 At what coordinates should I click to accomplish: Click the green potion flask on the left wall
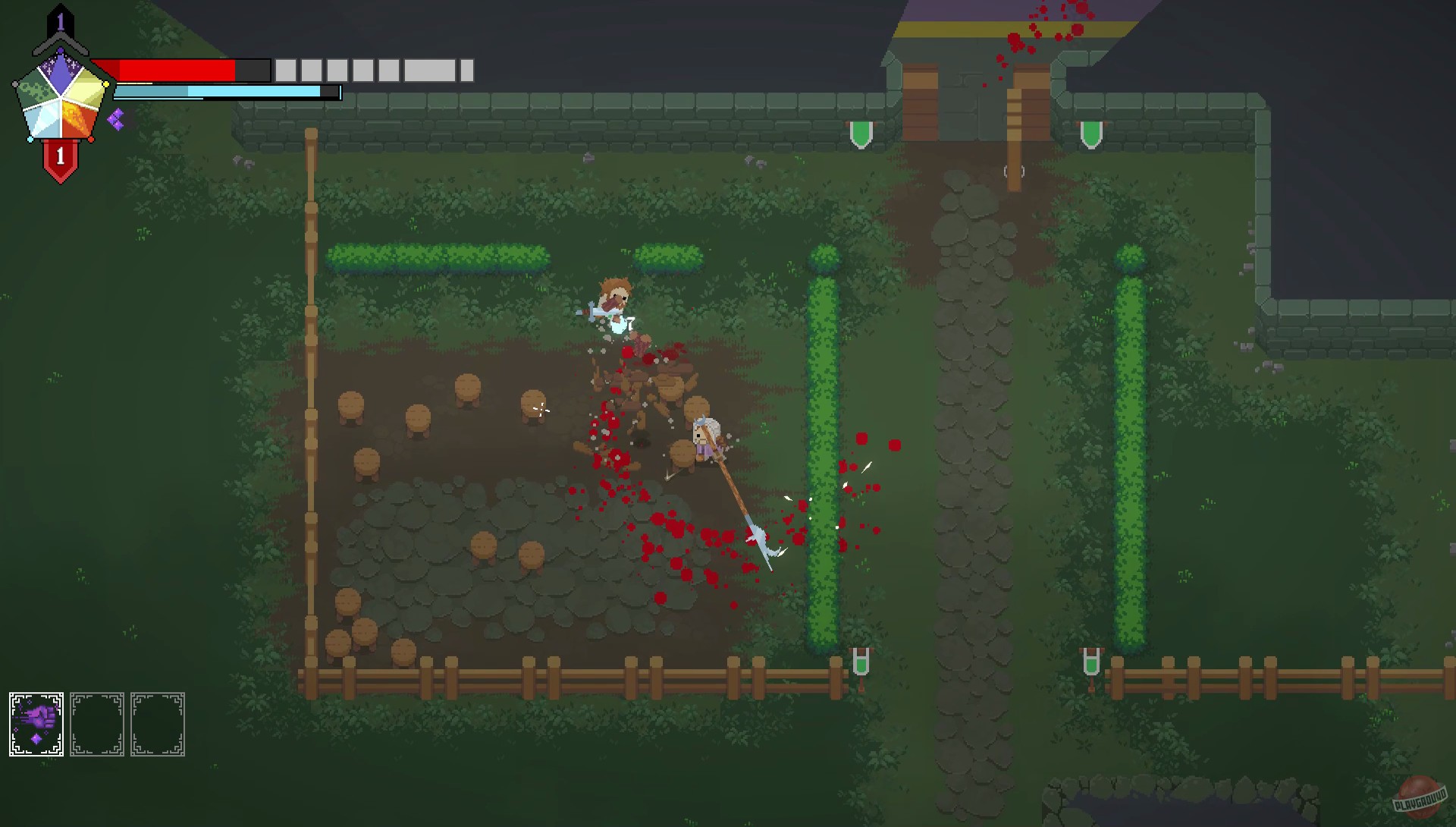tap(861, 134)
